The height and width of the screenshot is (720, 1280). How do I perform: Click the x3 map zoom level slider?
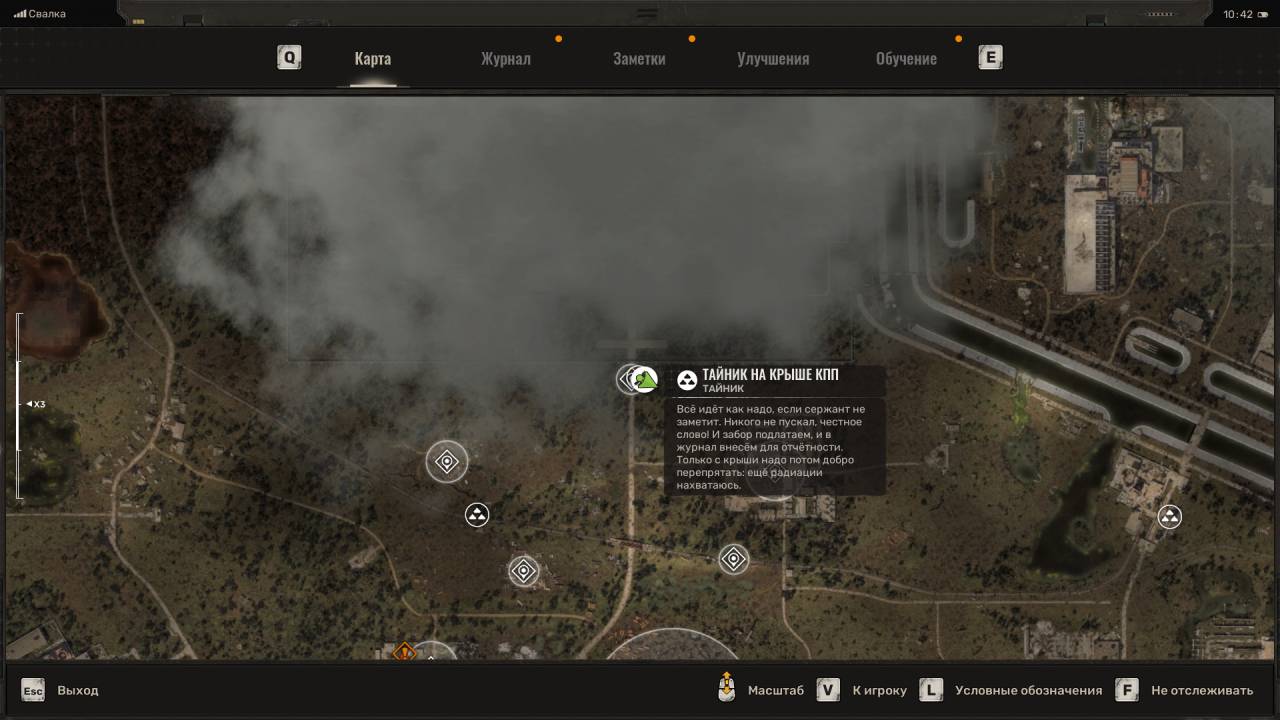click(x=18, y=404)
